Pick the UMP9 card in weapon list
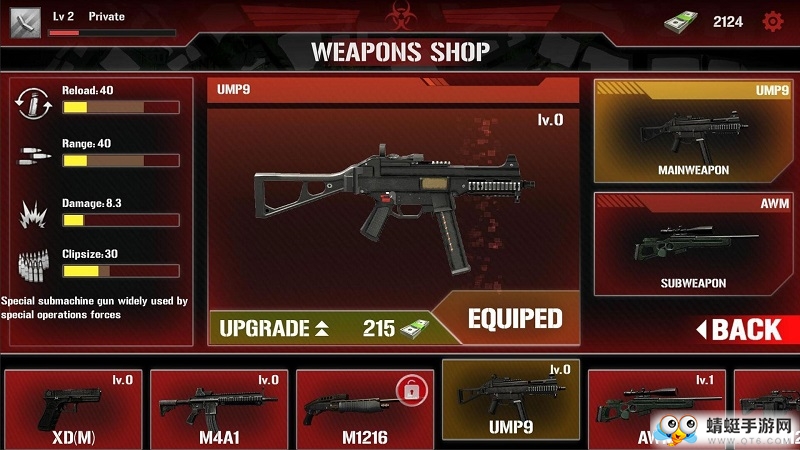The image size is (800, 450). pyautogui.click(x=510, y=405)
